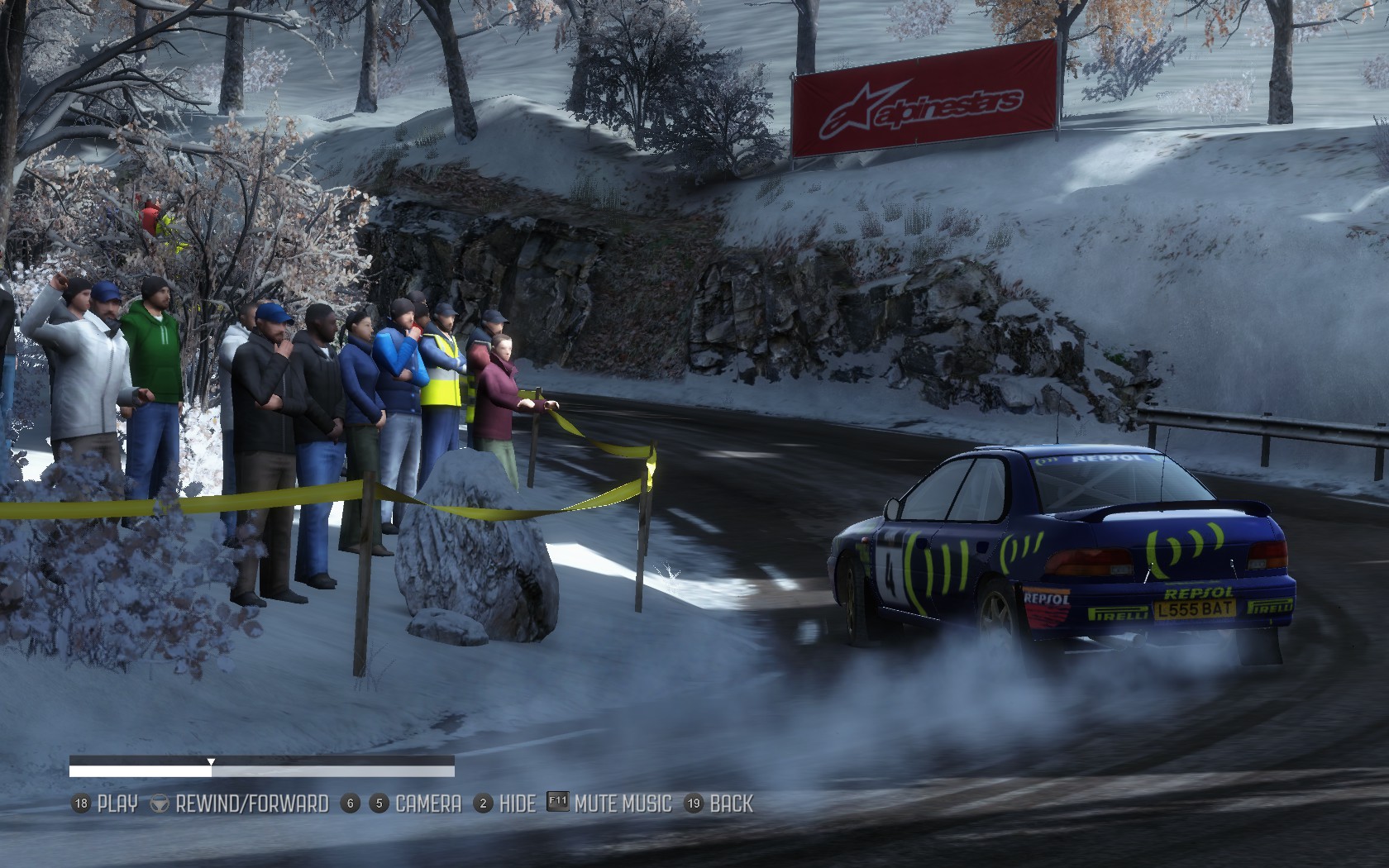Viewport: 1389px width, 868px height.
Task: Change the replay CAMERA view
Action: tap(427, 804)
